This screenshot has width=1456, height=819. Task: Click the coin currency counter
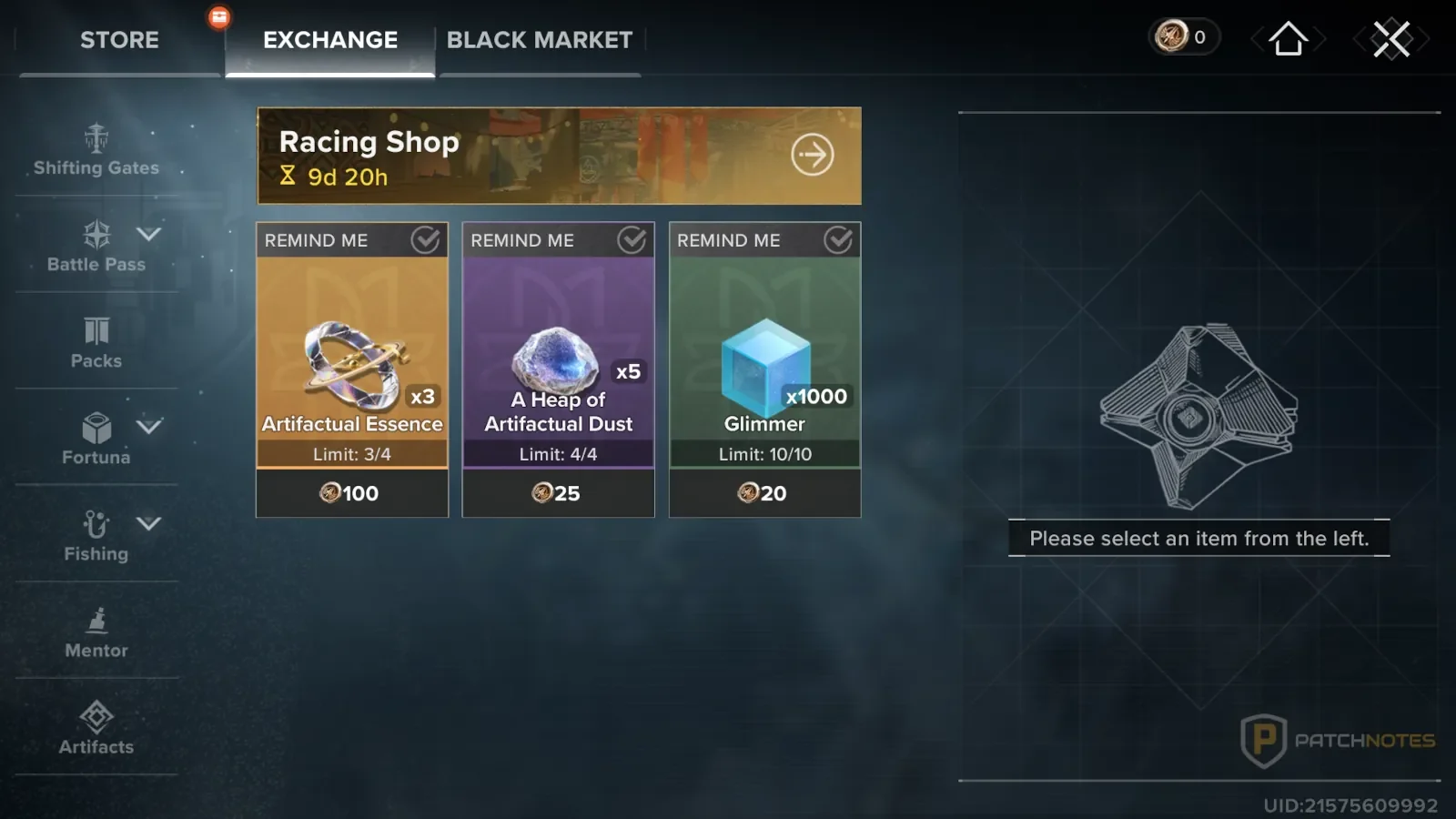1183,37
